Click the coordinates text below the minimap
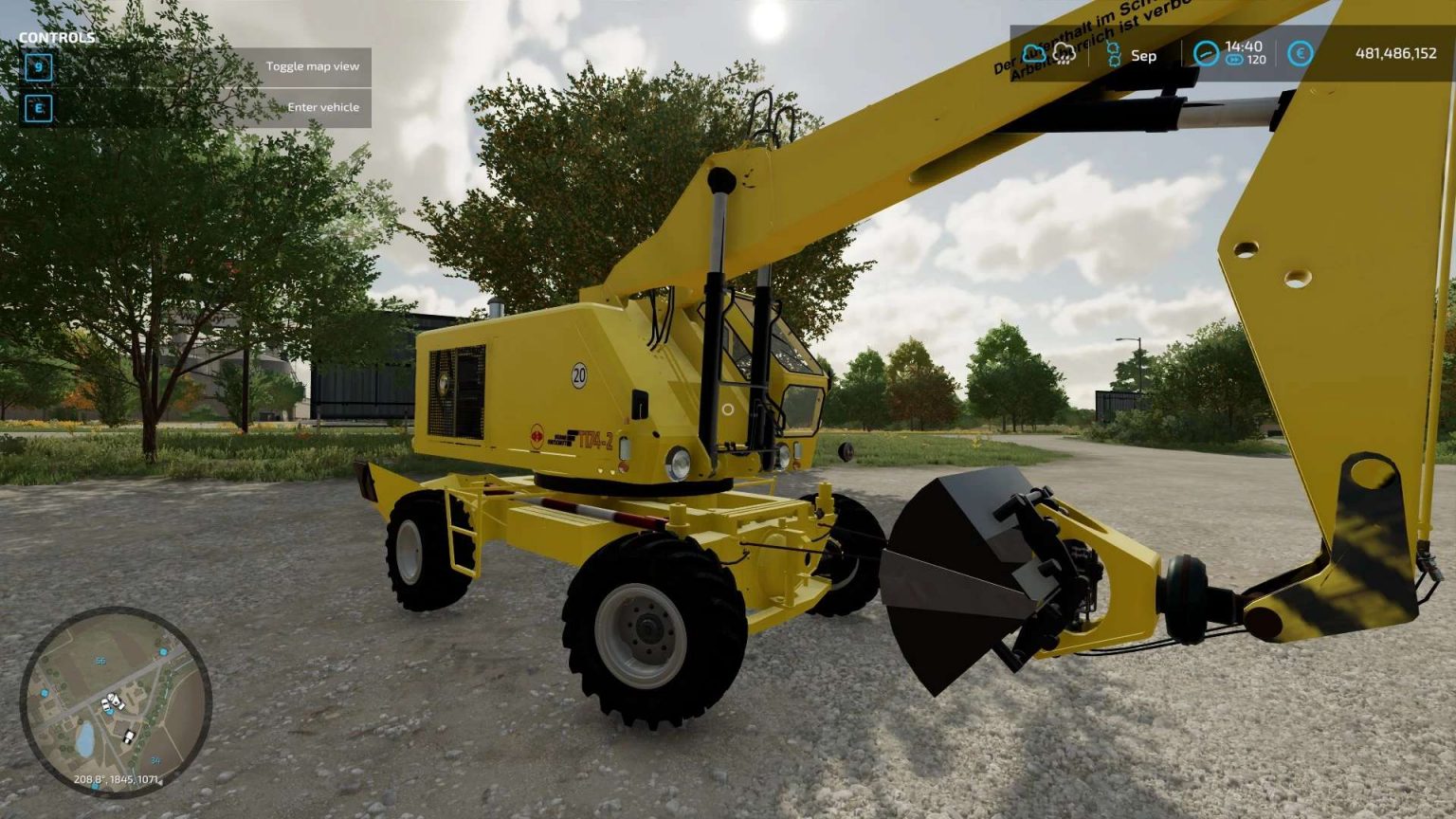1456x819 pixels. pos(116,779)
